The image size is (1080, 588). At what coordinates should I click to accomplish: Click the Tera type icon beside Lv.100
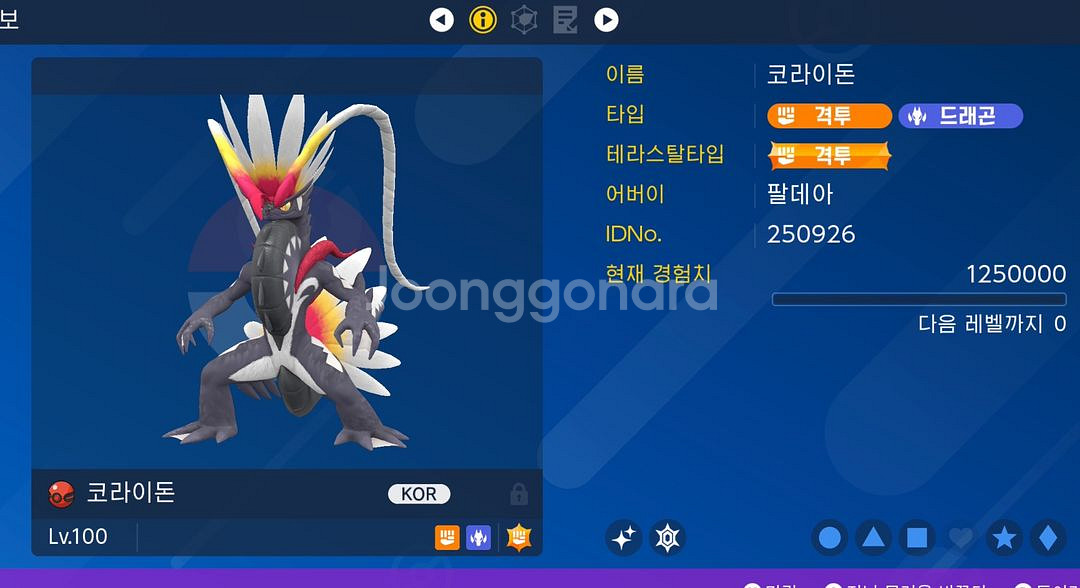[518, 537]
